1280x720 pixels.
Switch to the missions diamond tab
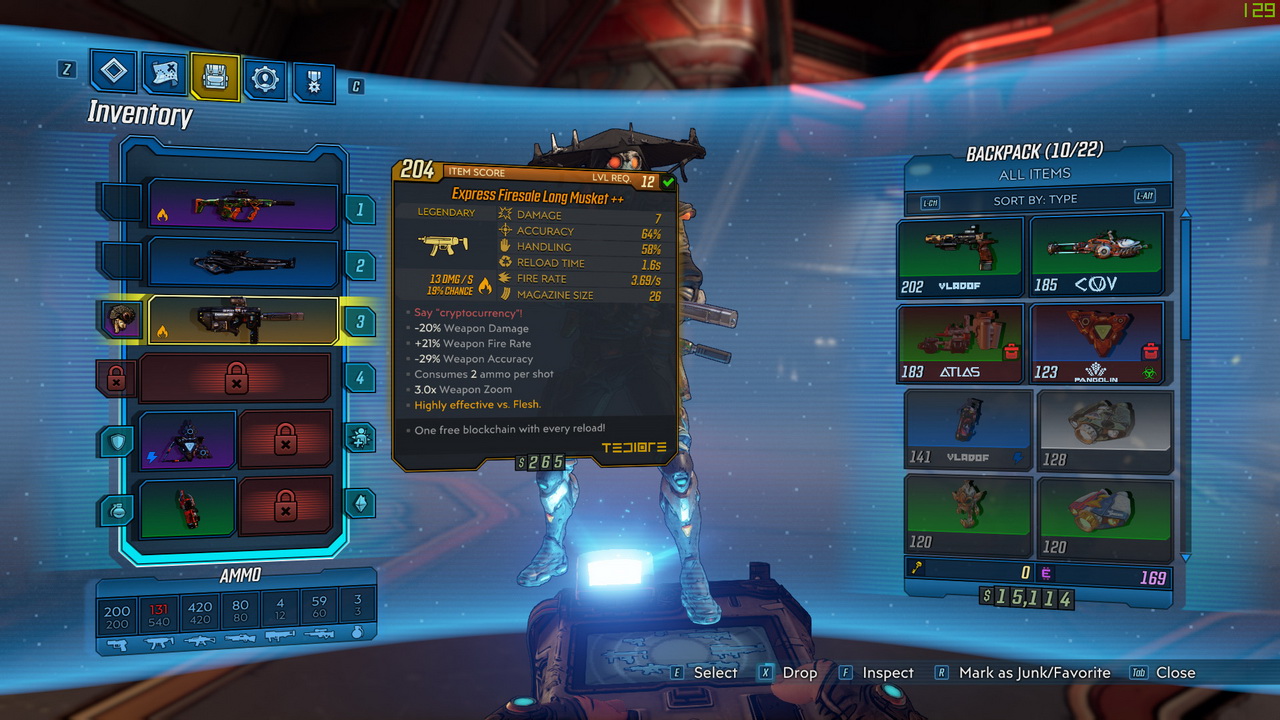[x=113, y=71]
